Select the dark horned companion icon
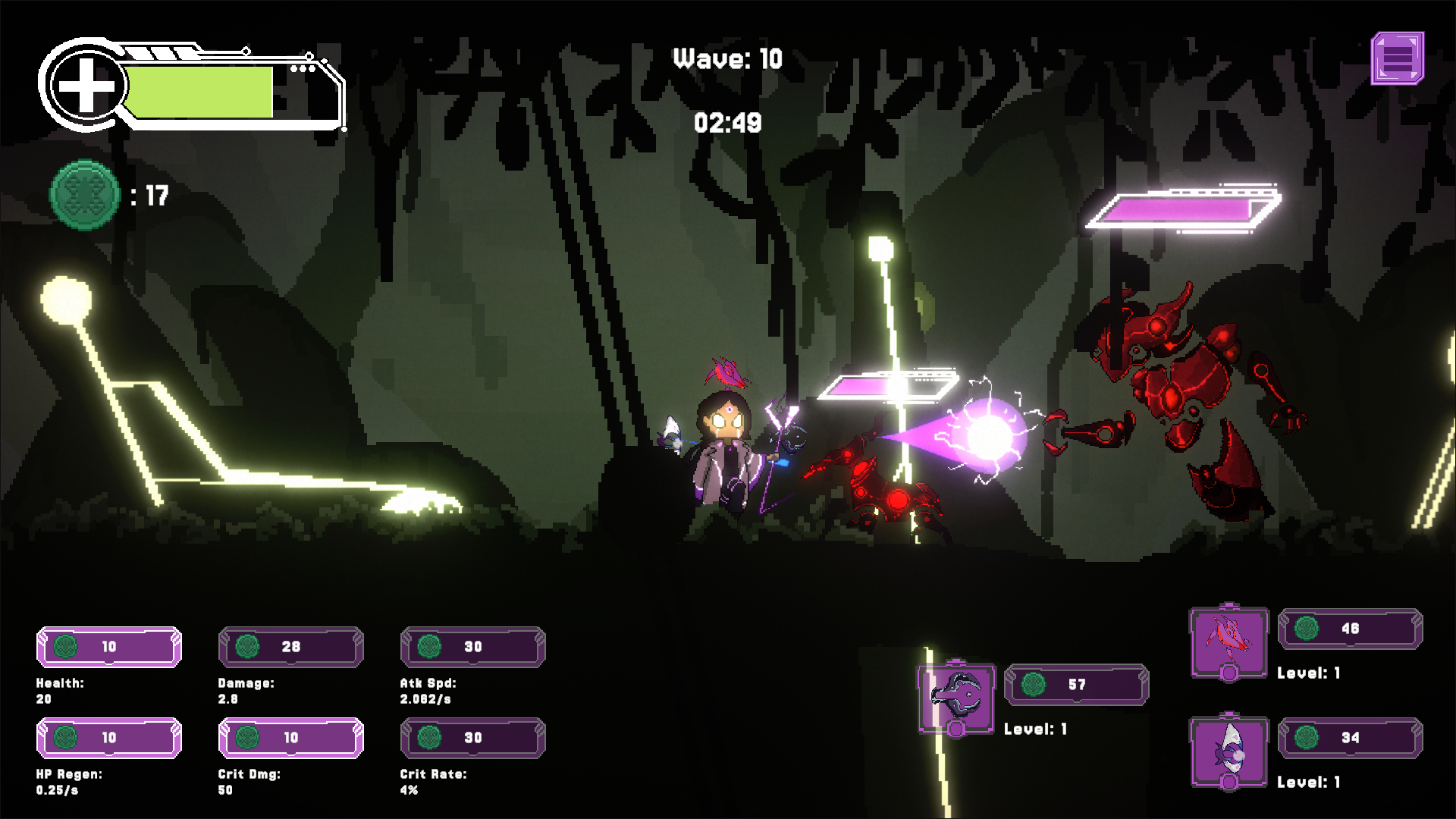The width and height of the screenshot is (1456, 819). [956, 698]
